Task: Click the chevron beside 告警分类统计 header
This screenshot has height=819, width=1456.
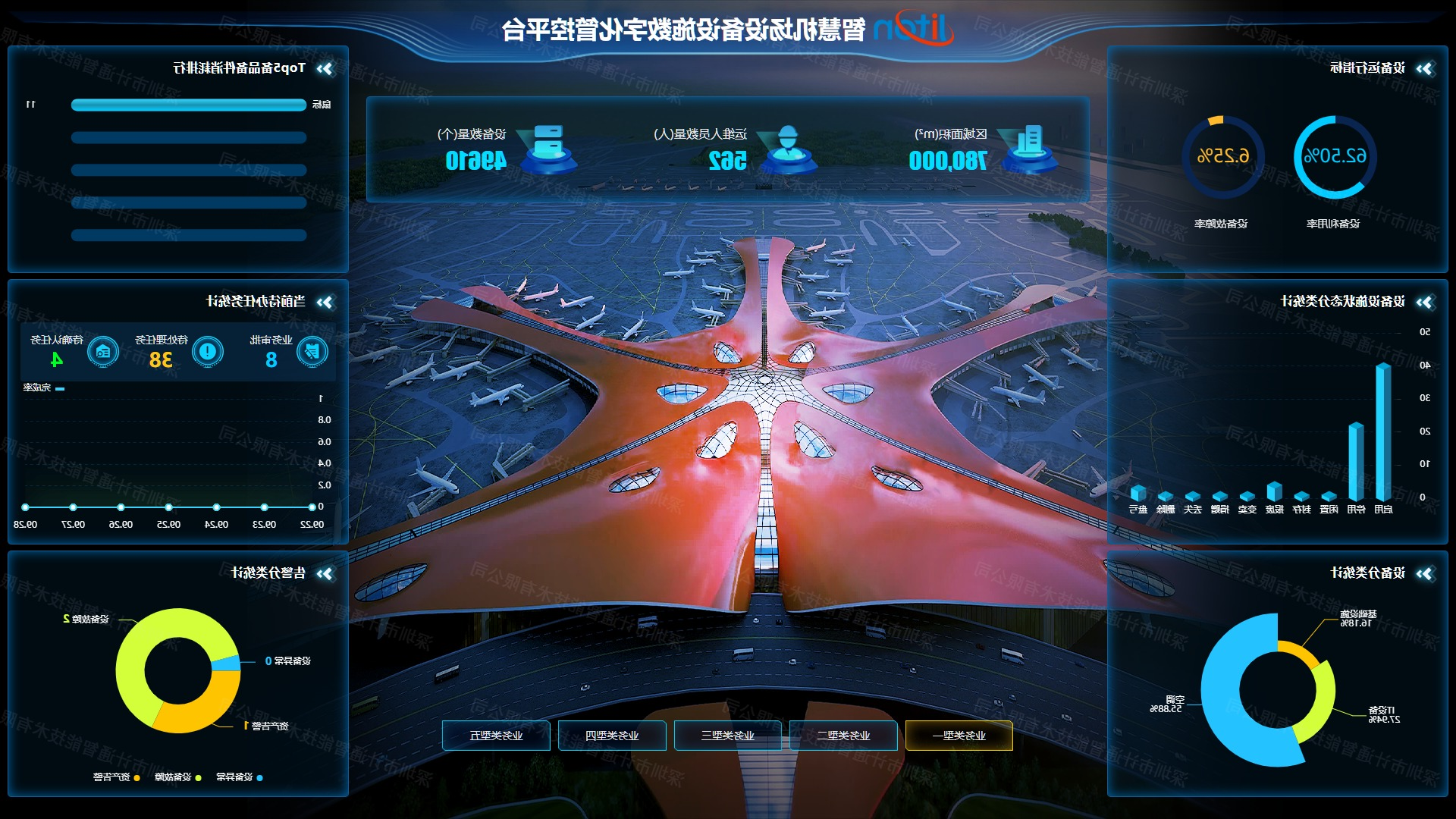Action: 325,574
